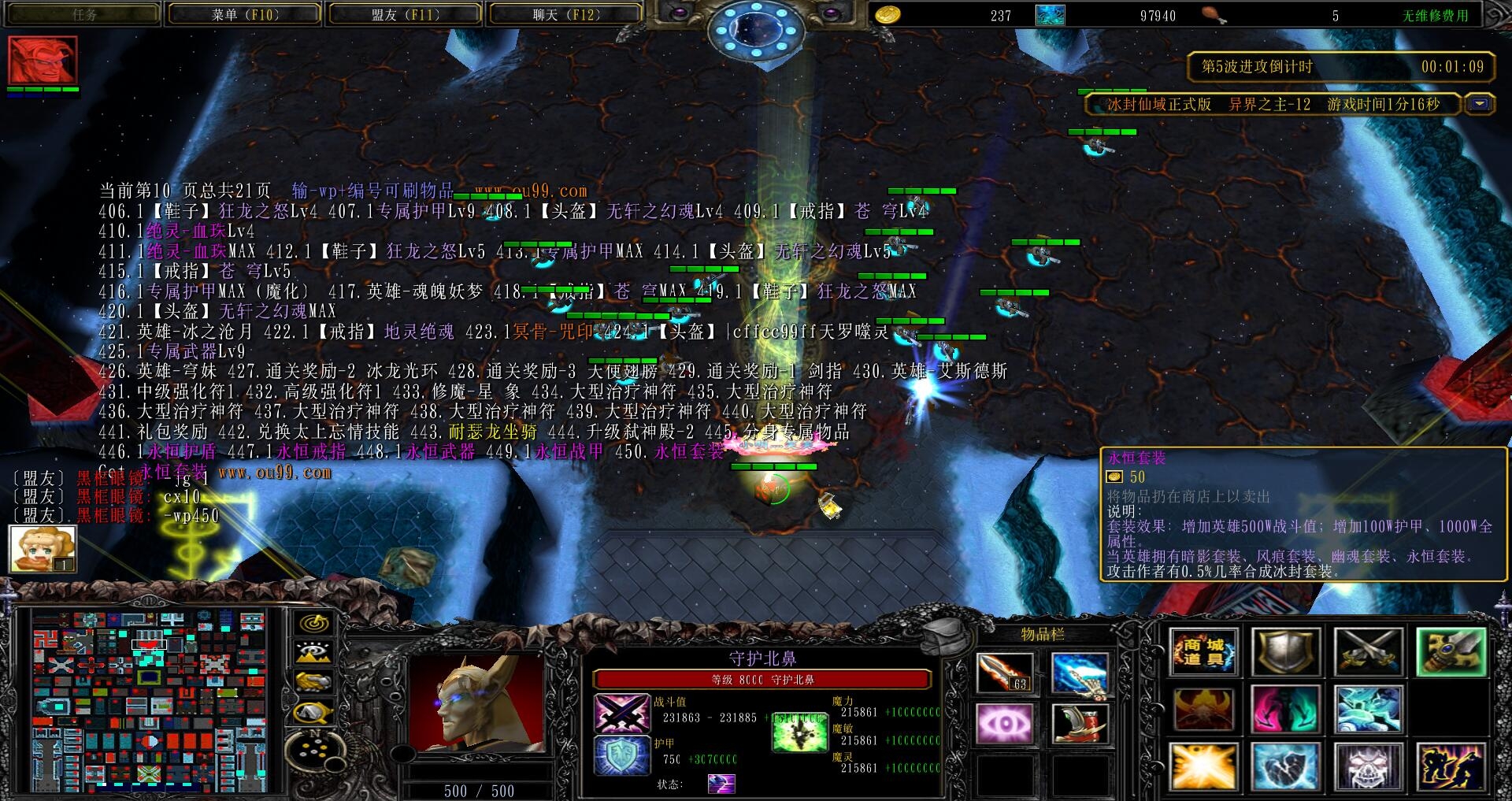The width and height of the screenshot is (1512, 801).
Task: Select the flaming sword item with 63 charges
Action: point(1004,673)
